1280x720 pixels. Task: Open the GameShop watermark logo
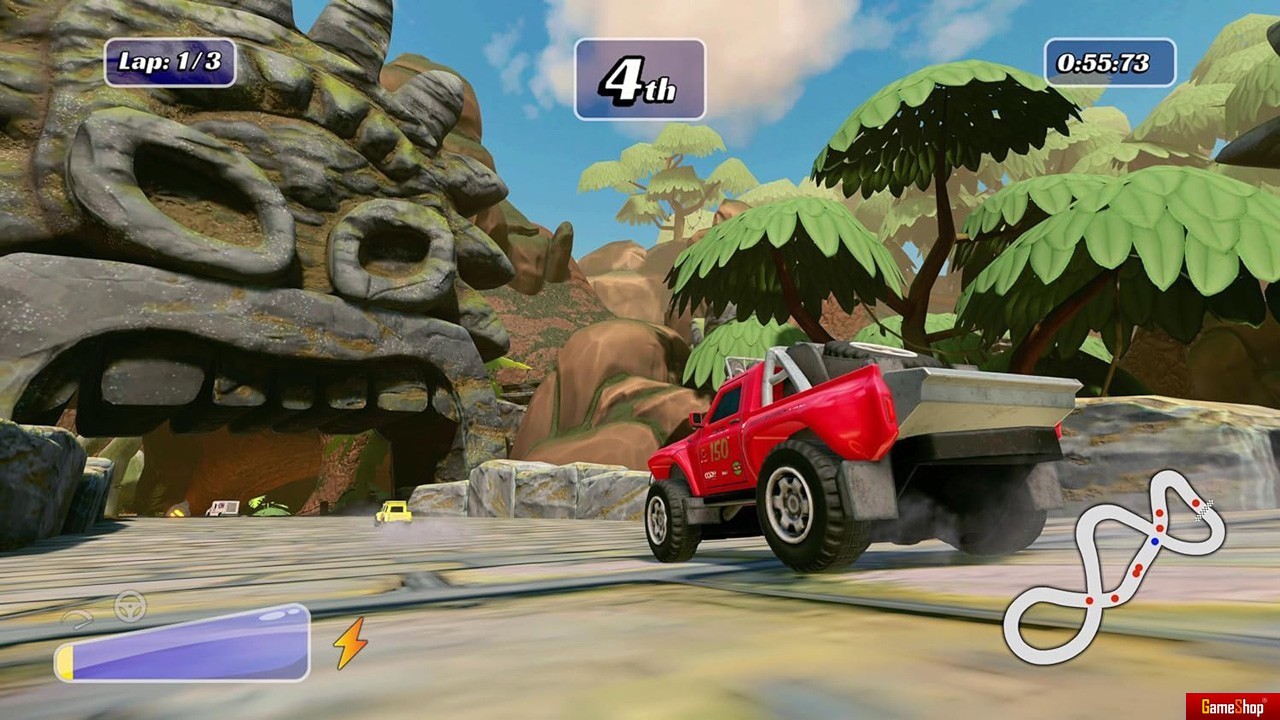(1232, 707)
